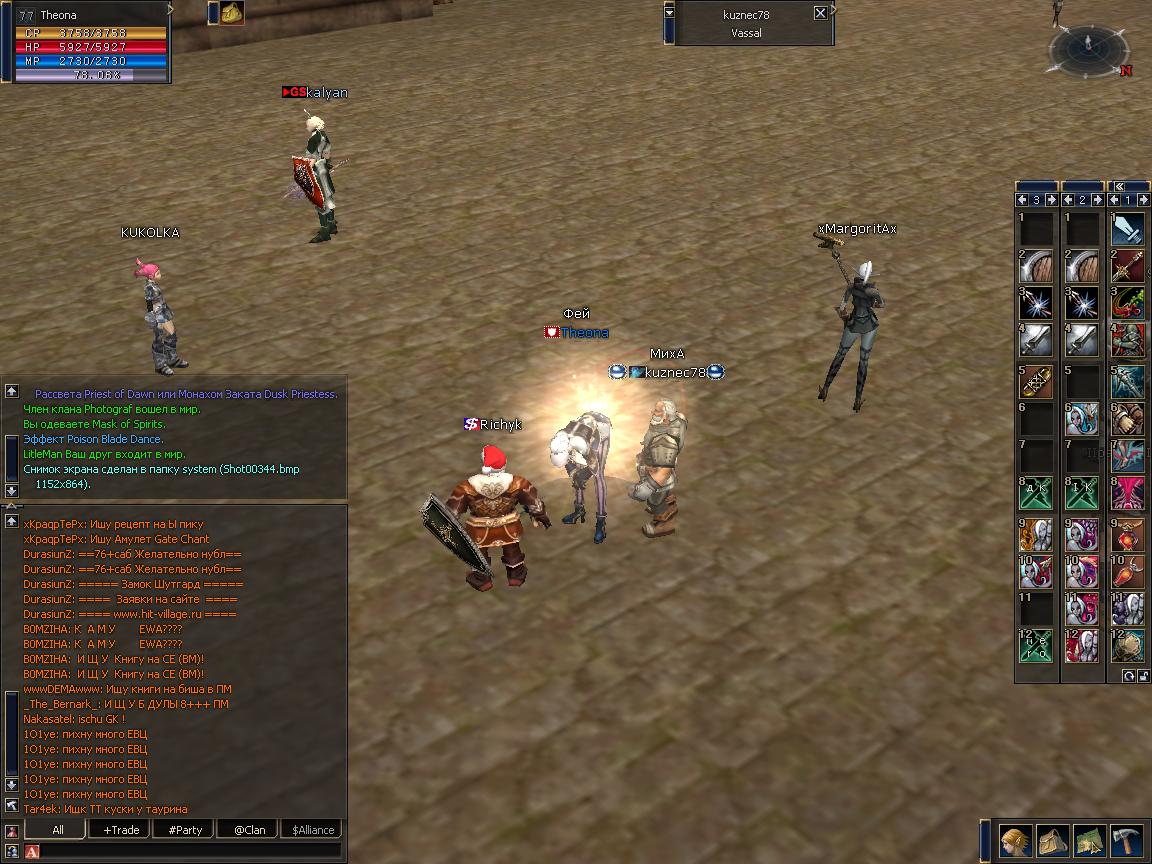Open the world map icon
This screenshot has width=1152, height=864.
point(1089,841)
